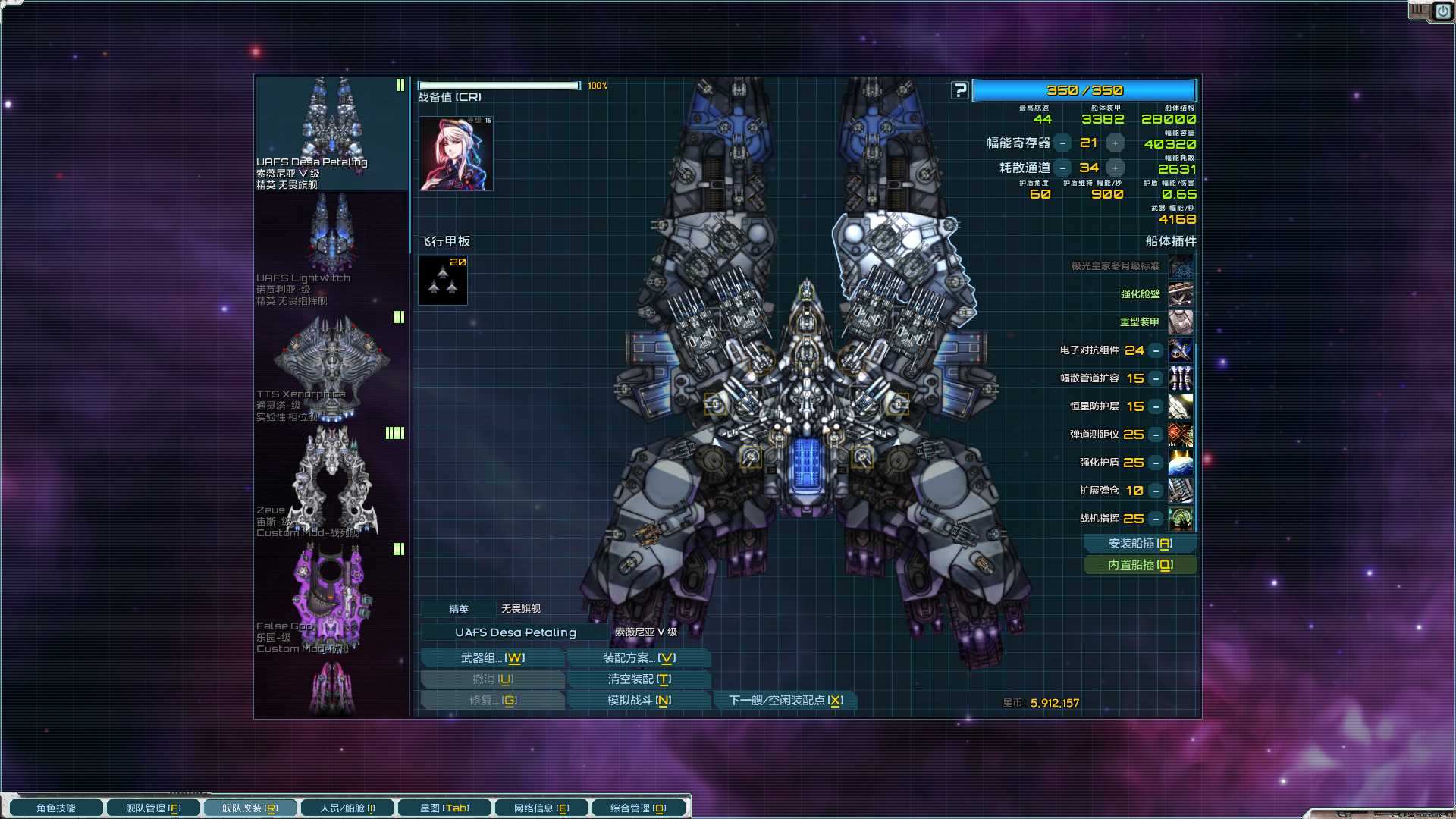
Task: Go to 下一艘/空闲装配点 next ship
Action: 786,701
